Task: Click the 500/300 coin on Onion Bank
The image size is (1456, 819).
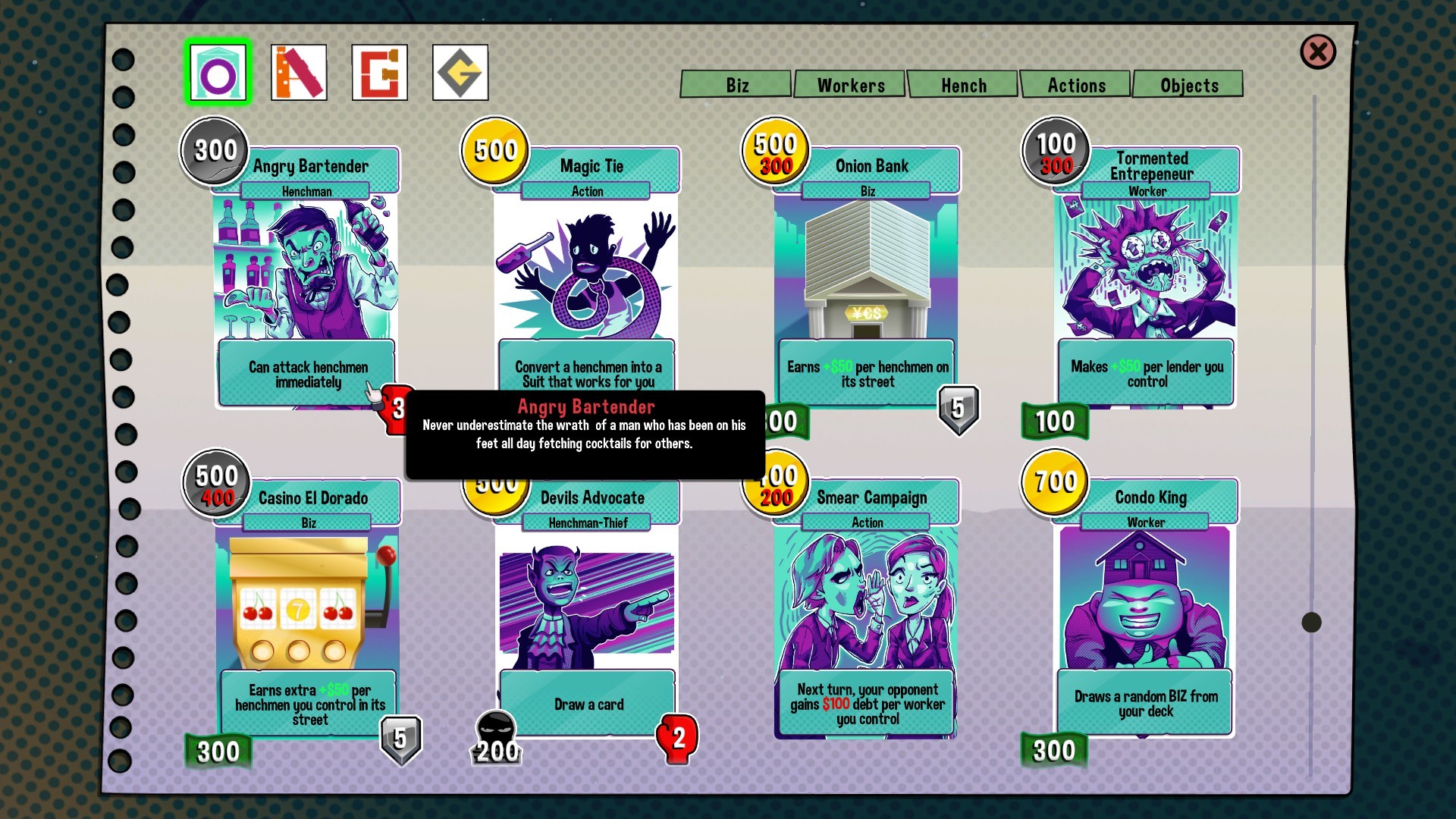Action: [x=773, y=149]
